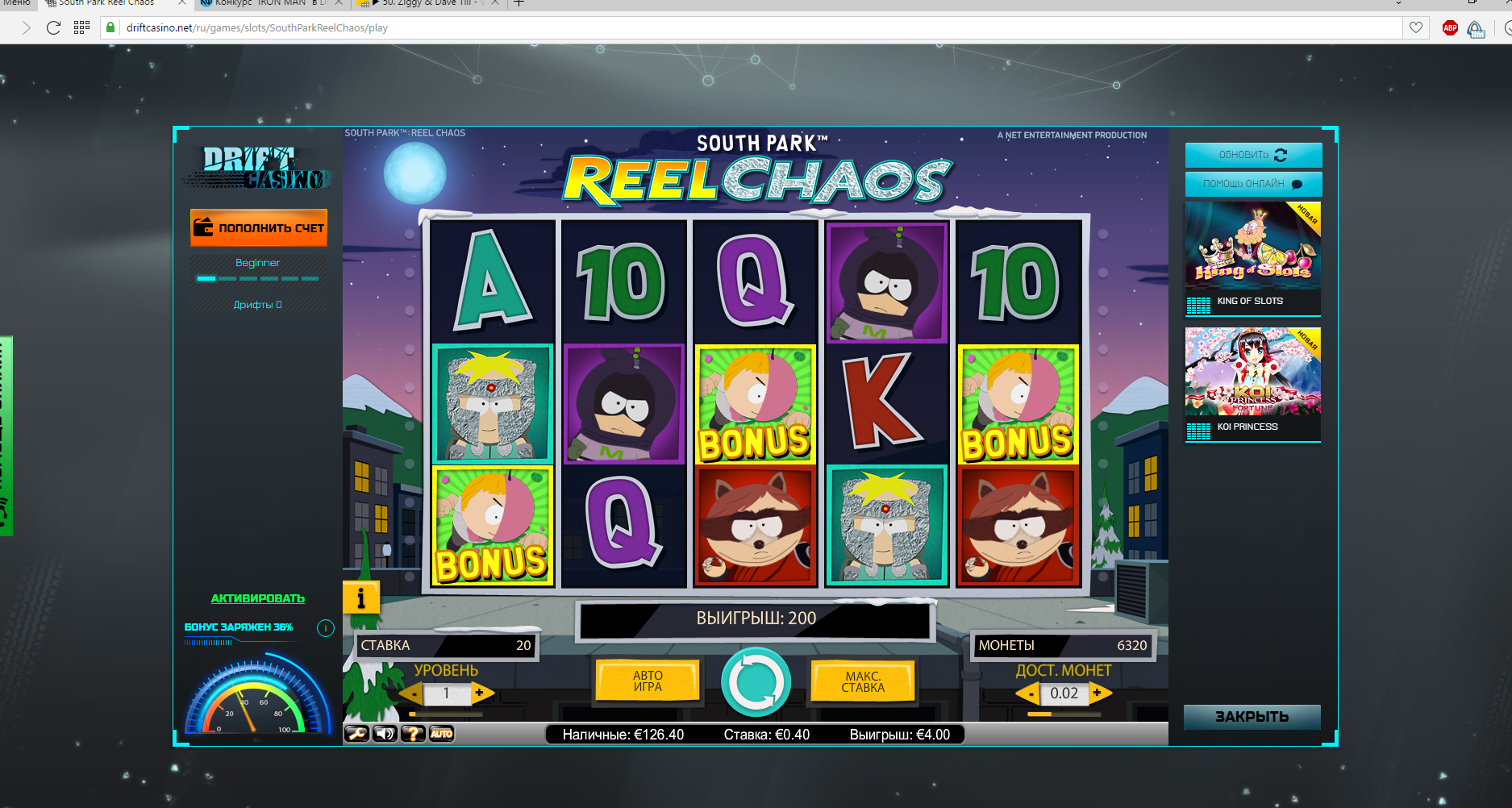Open the paytable info button
Image resolution: width=1512 pixels, height=808 pixels.
pyautogui.click(x=360, y=598)
